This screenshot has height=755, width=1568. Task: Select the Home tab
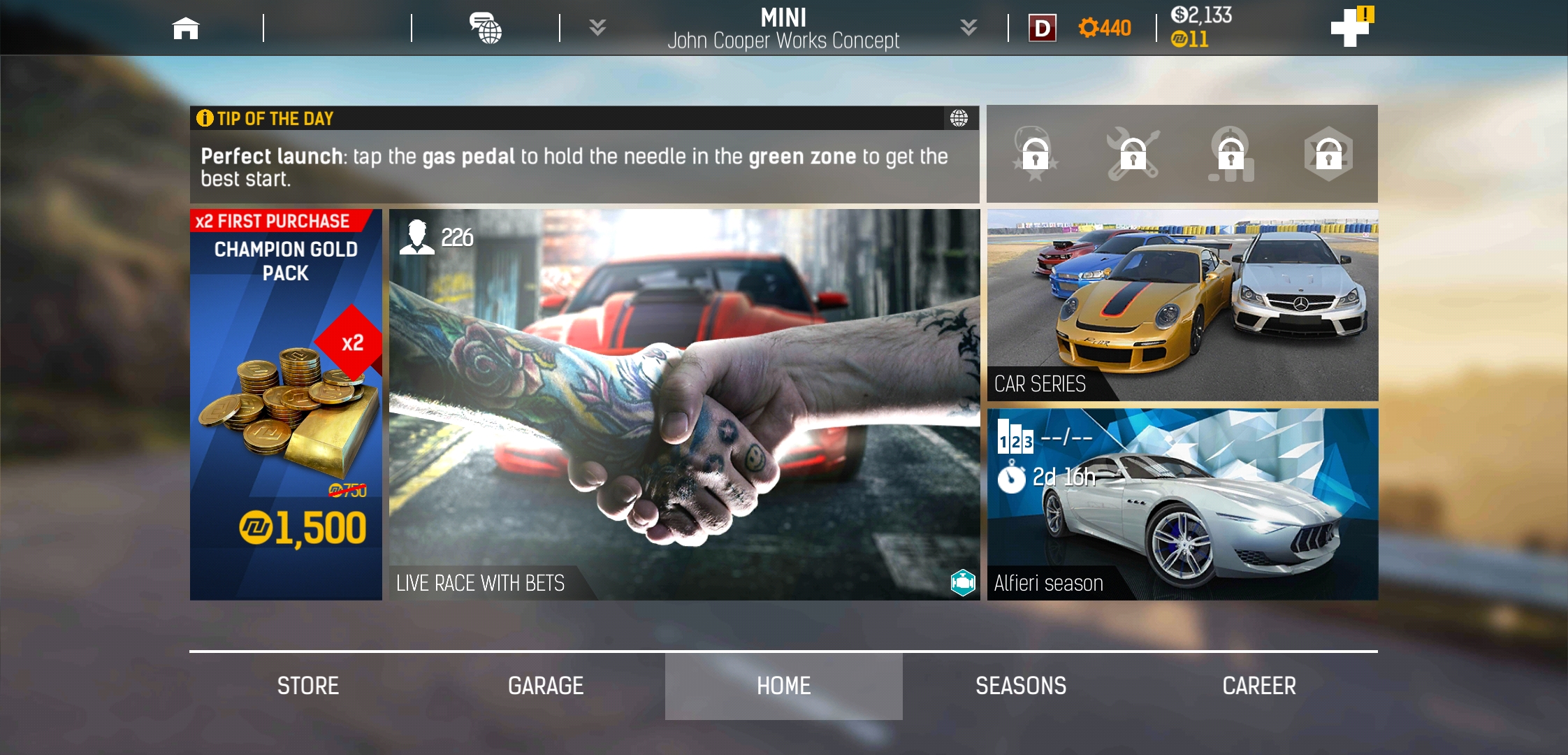783,686
